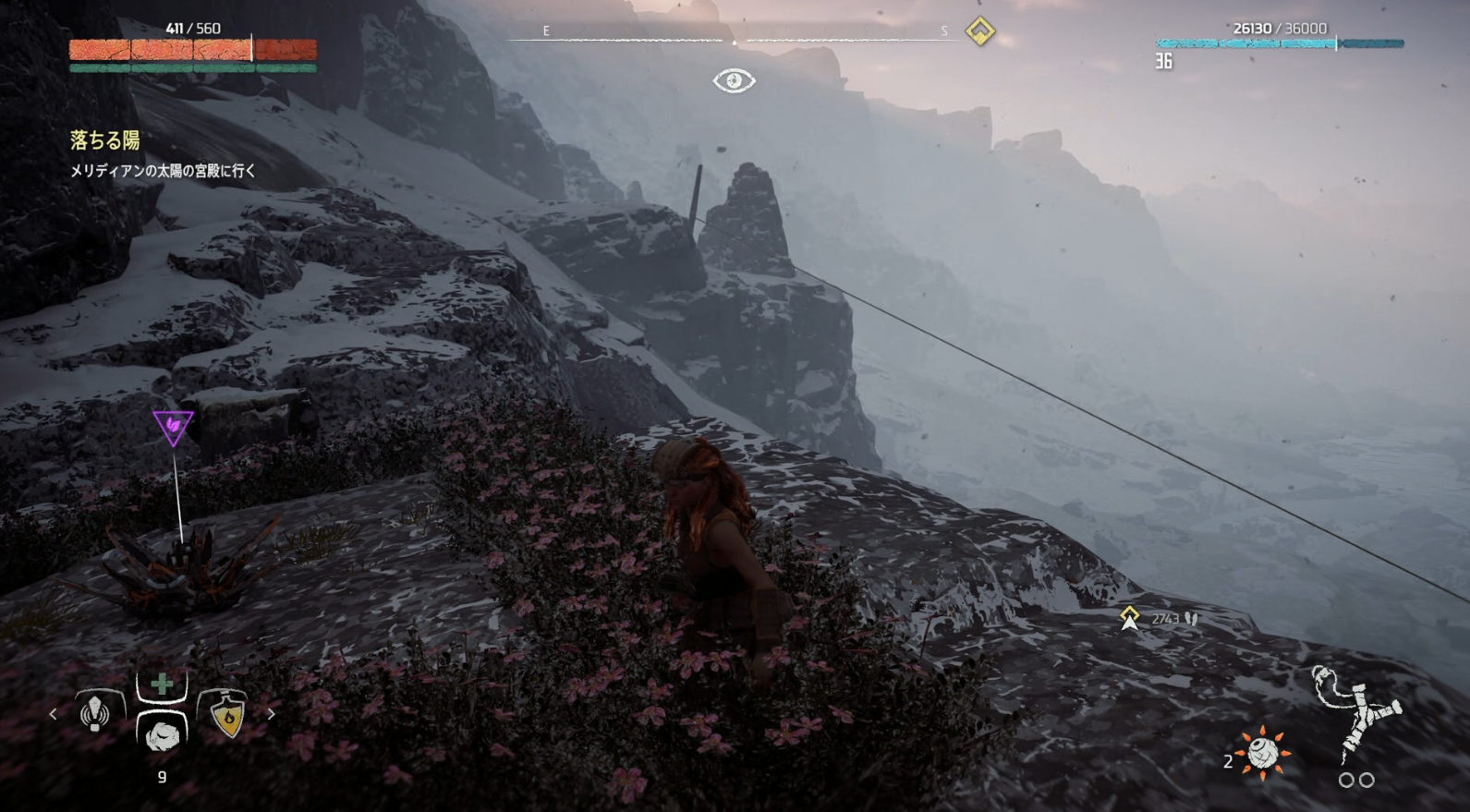Select the lure call tool slot
Image resolution: width=1470 pixels, height=812 pixels.
pos(95,713)
